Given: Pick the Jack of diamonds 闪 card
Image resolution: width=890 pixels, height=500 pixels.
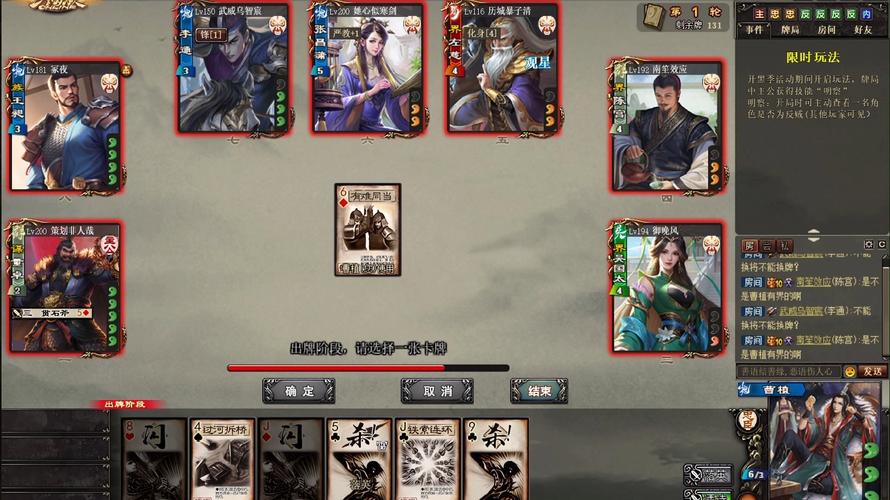Looking at the screenshot, I should 291,460.
